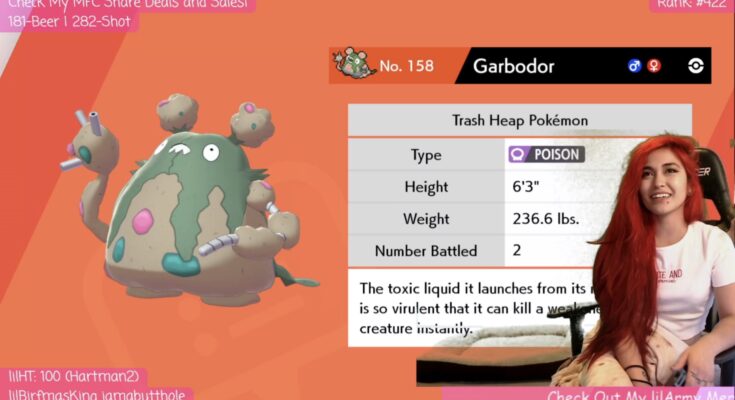Viewport: 735px width, 400px height.
Task: Click the small Garbodor icon beside No. 158
Action: (x=354, y=65)
